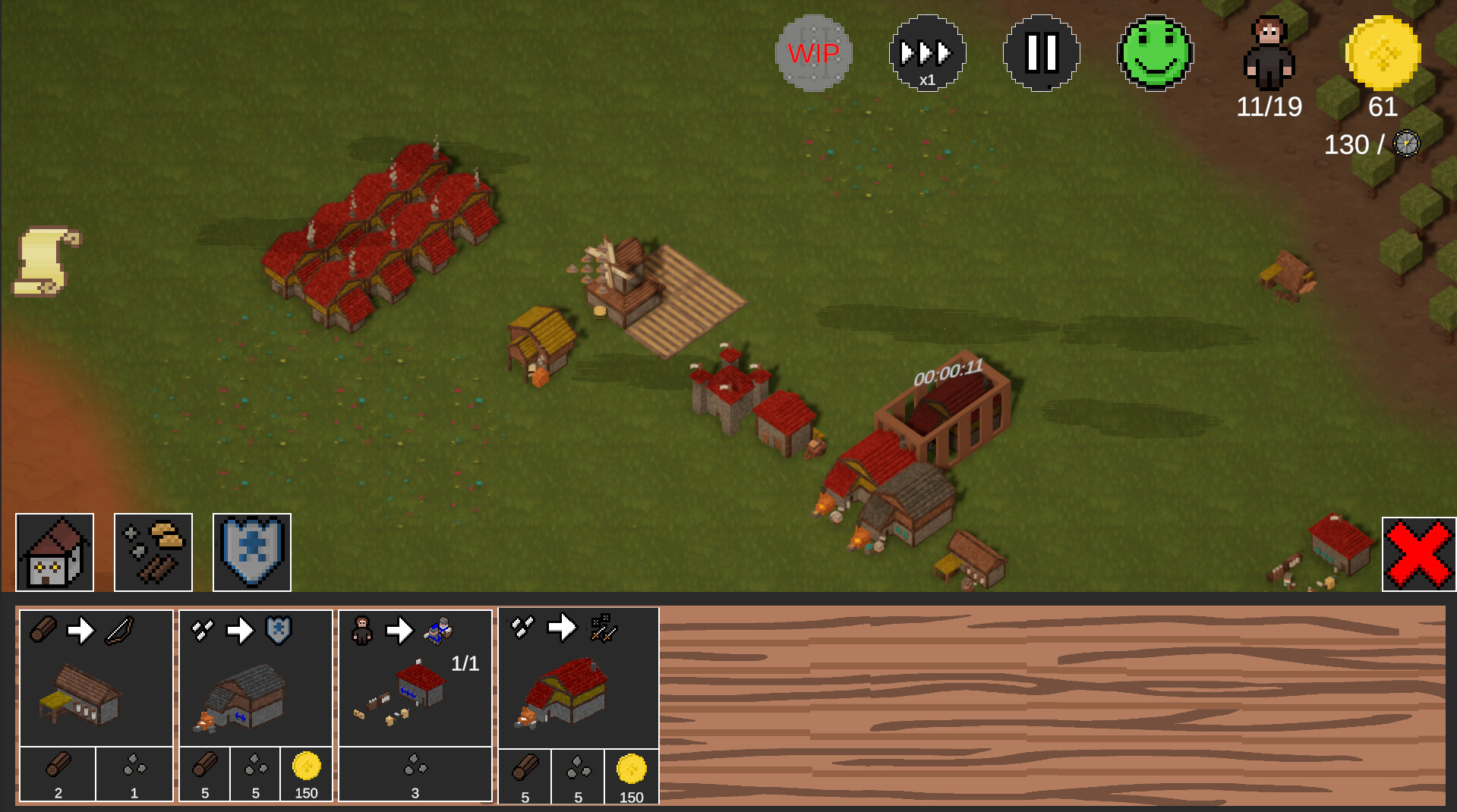Viewport: 1457px width, 812px height.
Task: Cancel selection with the red X button
Action: (x=1418, y=554)
